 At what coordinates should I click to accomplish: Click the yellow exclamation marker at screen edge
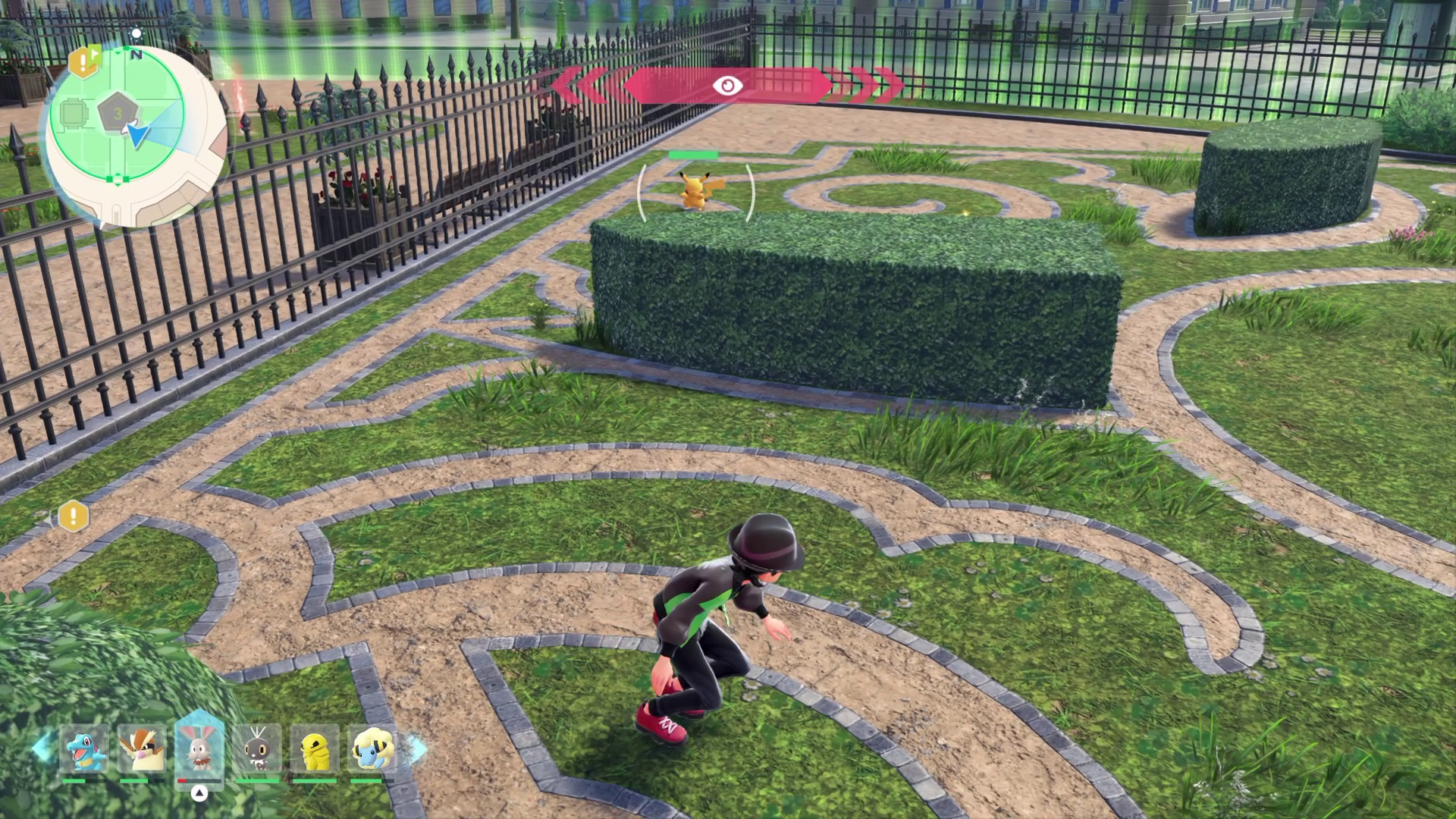point(74,516)
